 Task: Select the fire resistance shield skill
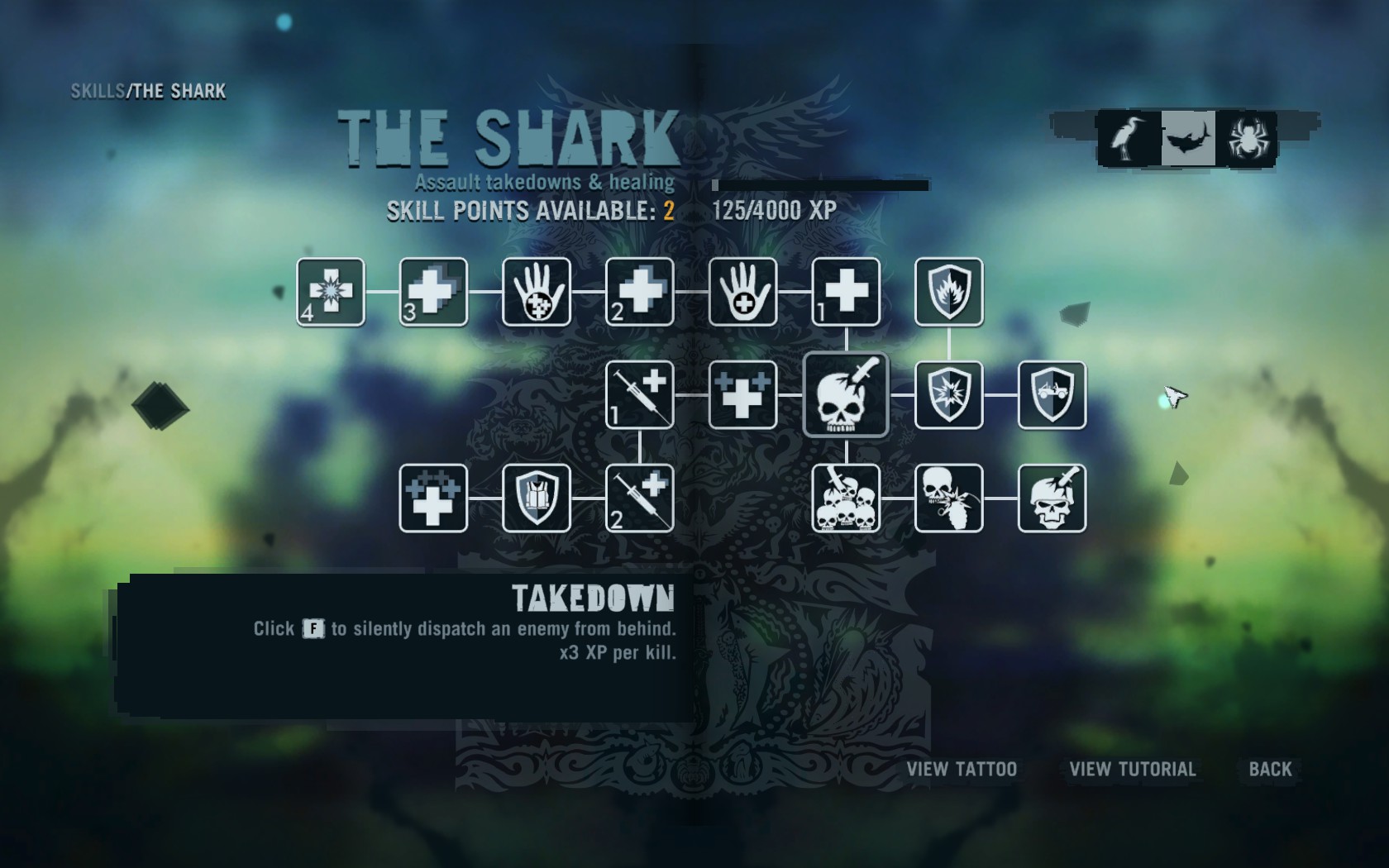pyautogui.click(x=949, y=292)
